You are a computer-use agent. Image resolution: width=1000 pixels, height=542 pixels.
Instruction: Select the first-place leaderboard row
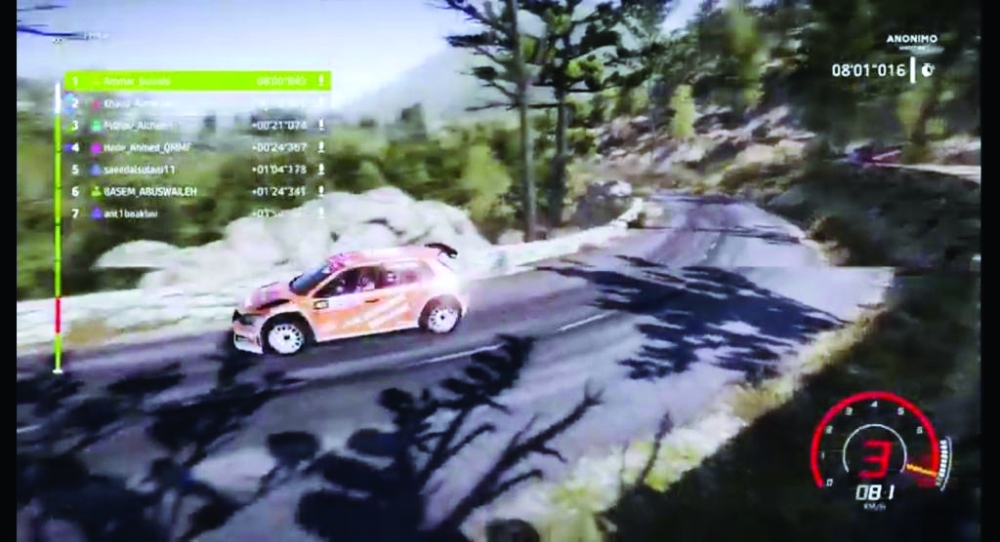[x=197, y=80]
